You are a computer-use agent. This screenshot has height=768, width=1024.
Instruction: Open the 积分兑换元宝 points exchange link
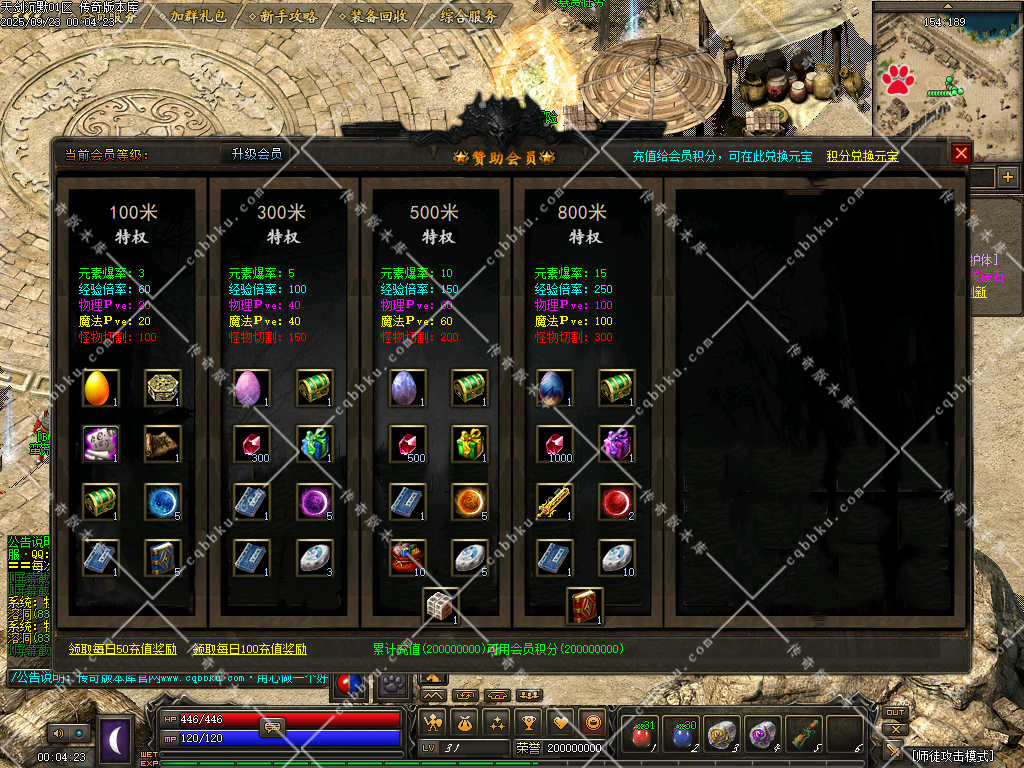click(862, 156)
